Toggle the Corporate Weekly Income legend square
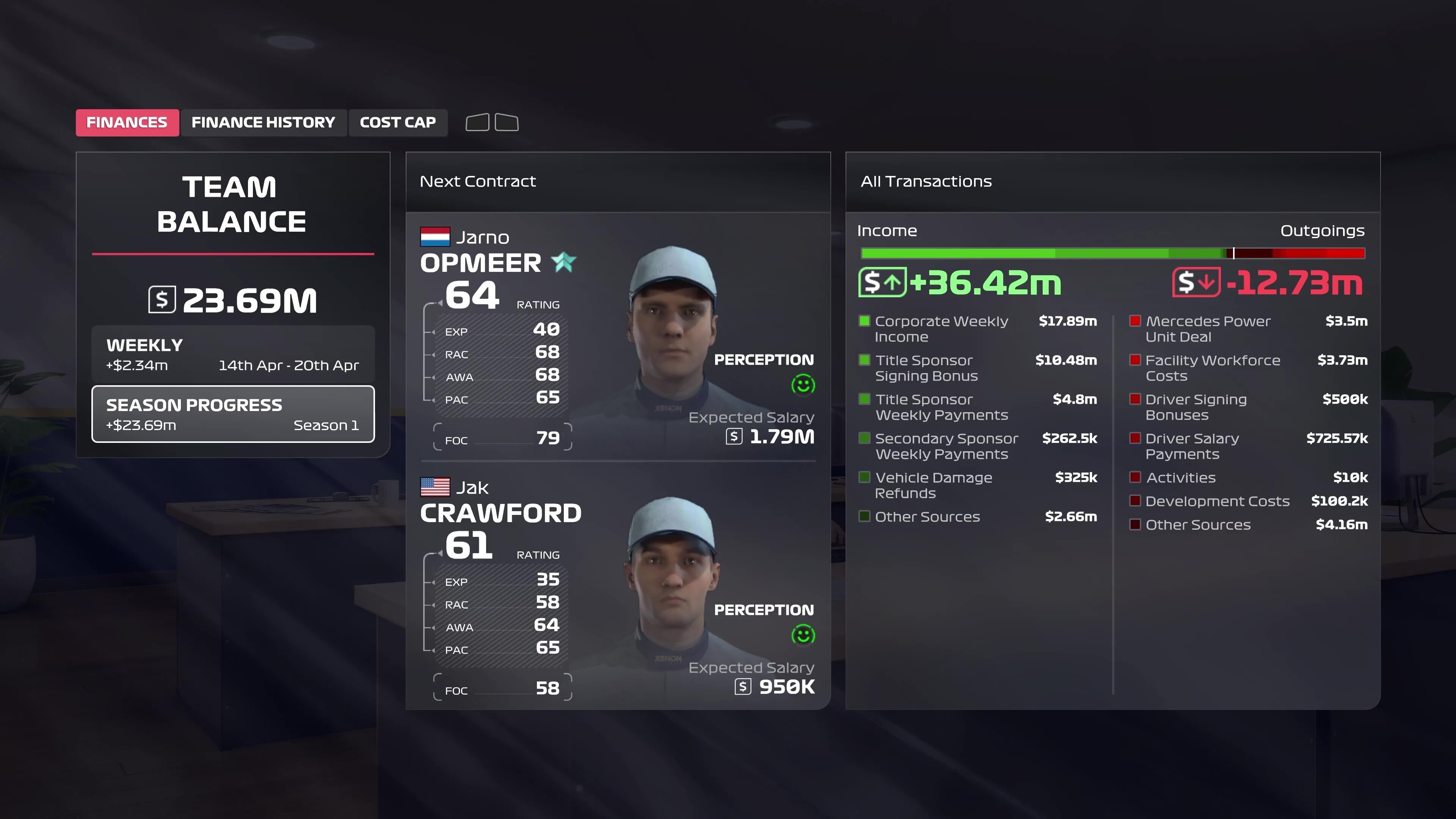The width and height of the screenshot is (1456, 819). [x=865, y=320]
